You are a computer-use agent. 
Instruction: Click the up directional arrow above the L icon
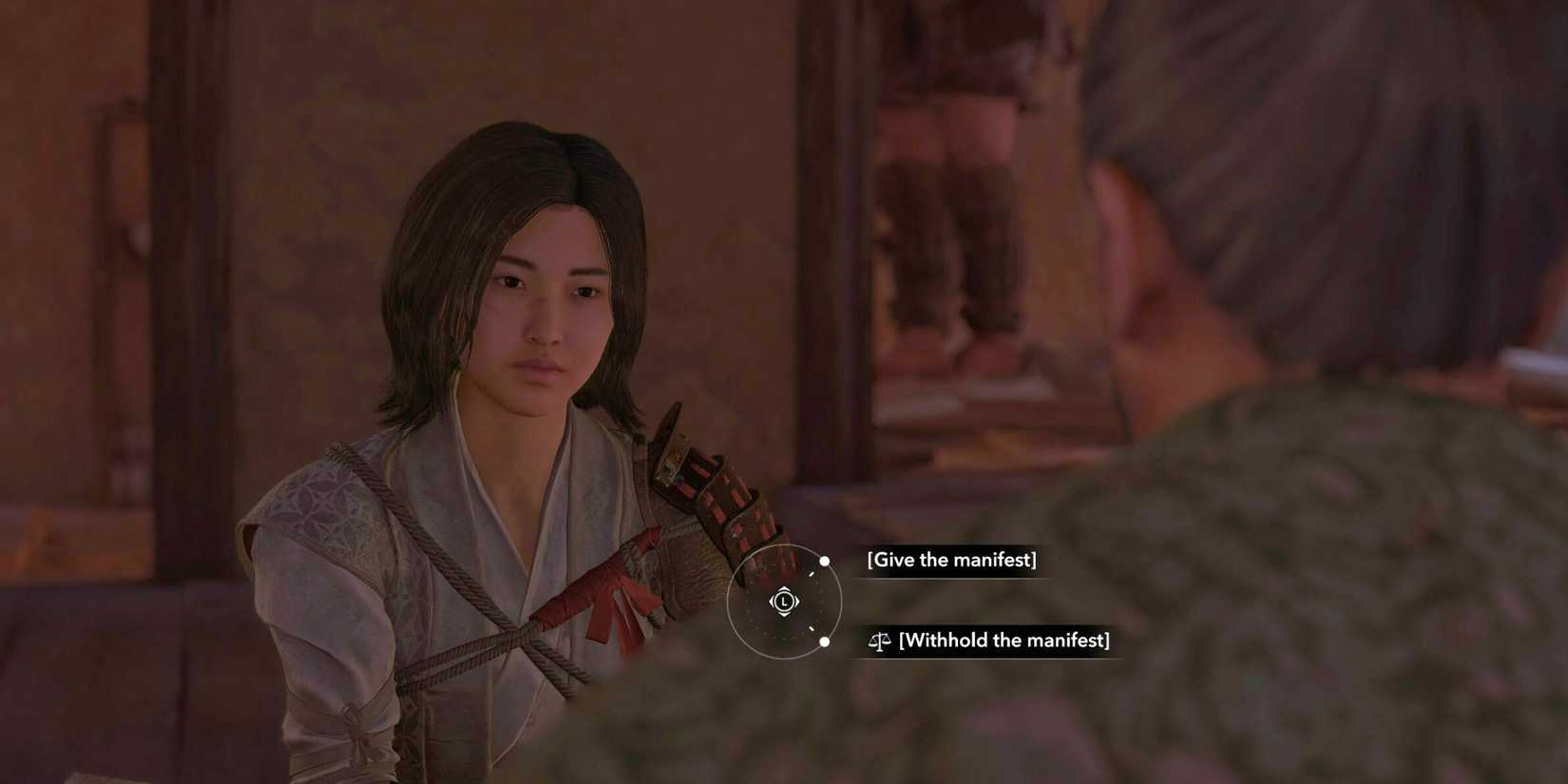(x=784, y=588)
